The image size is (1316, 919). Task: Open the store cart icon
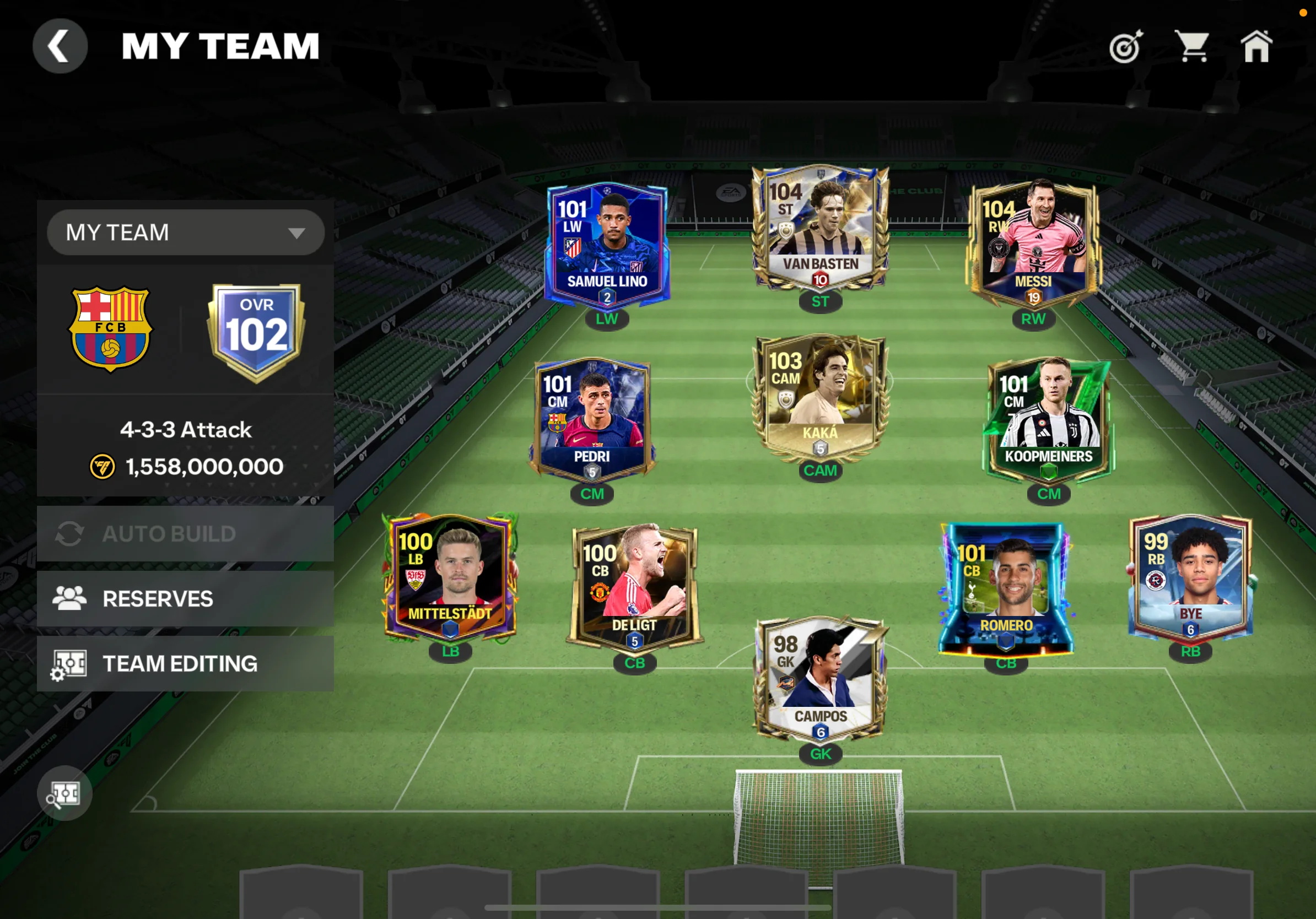(1191, 46)
